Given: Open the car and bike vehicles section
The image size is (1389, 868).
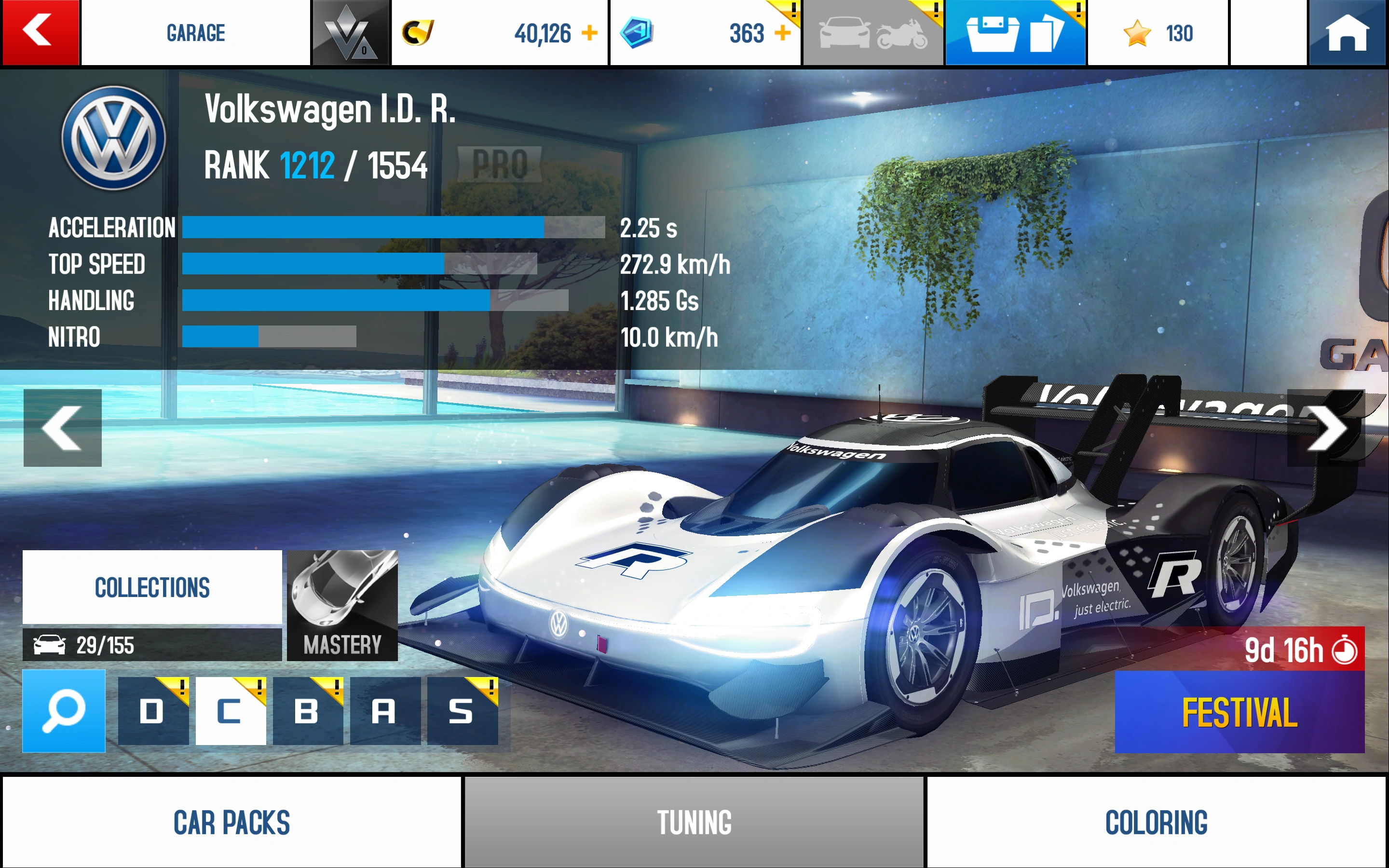Looking at the screenshot, I should [872, 33].
